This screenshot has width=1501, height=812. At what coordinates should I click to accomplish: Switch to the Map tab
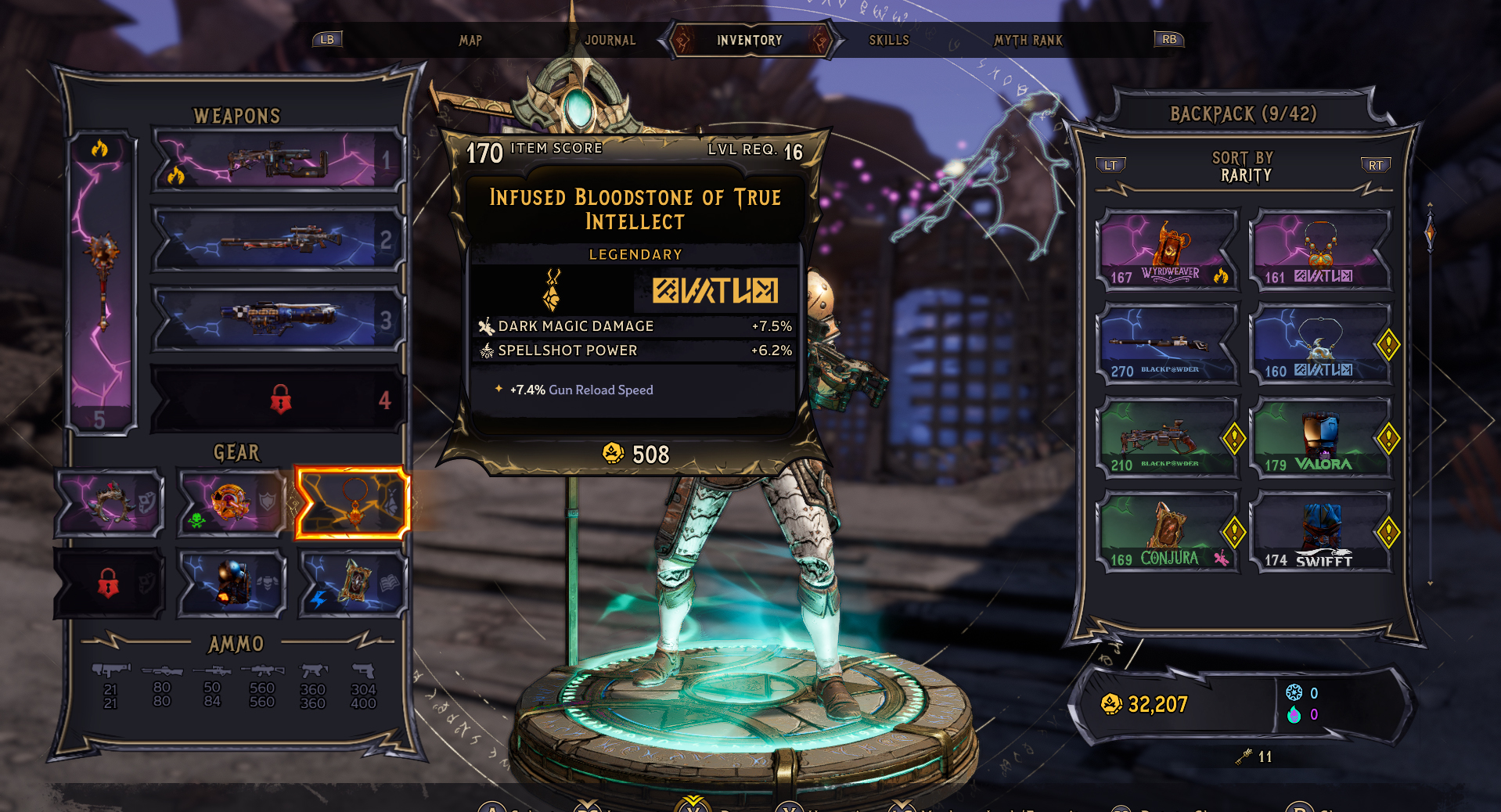(x=470, y=40)
